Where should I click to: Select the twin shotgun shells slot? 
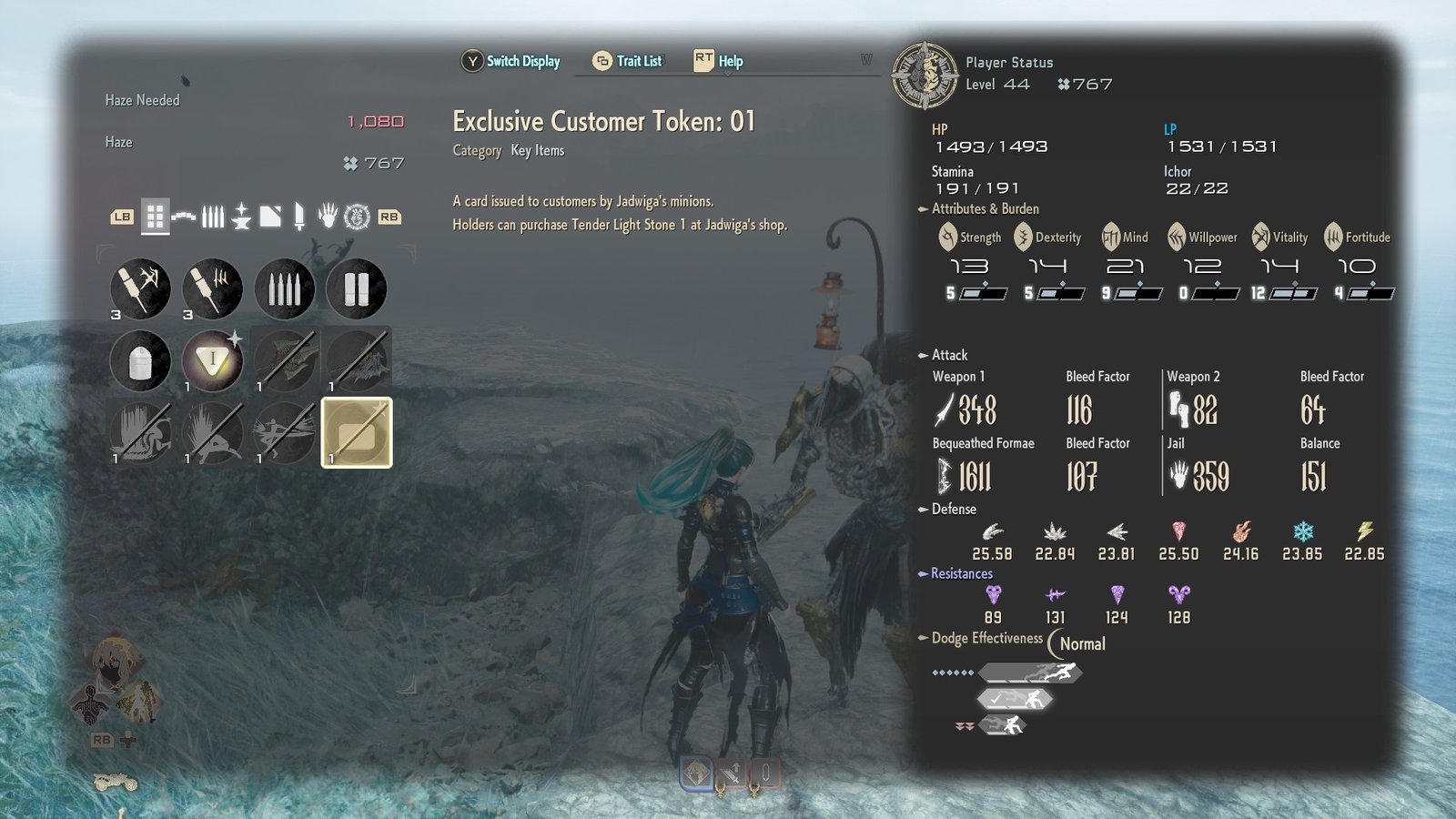pos(357,289)
